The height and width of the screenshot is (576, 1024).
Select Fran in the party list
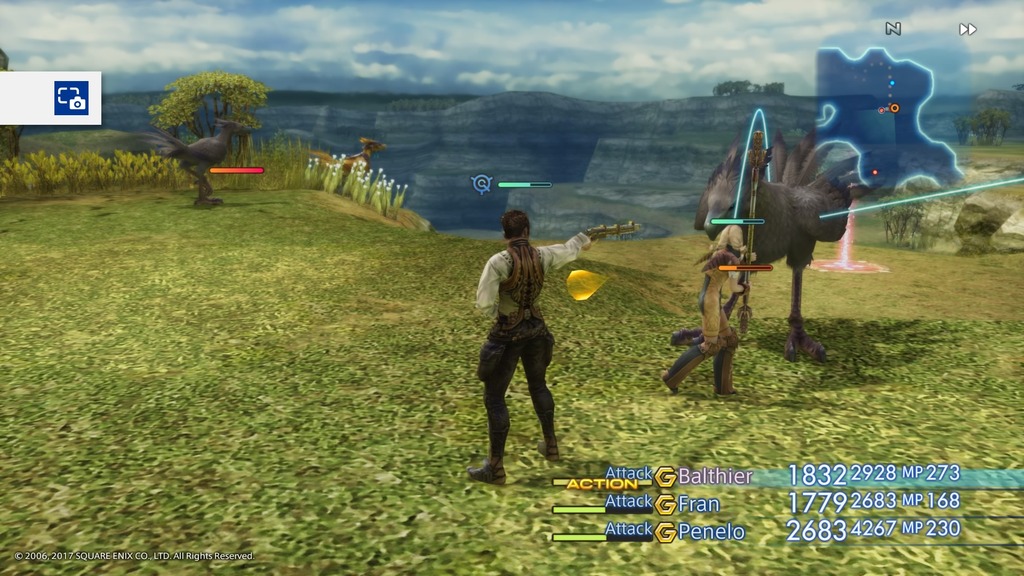[699, 504]
